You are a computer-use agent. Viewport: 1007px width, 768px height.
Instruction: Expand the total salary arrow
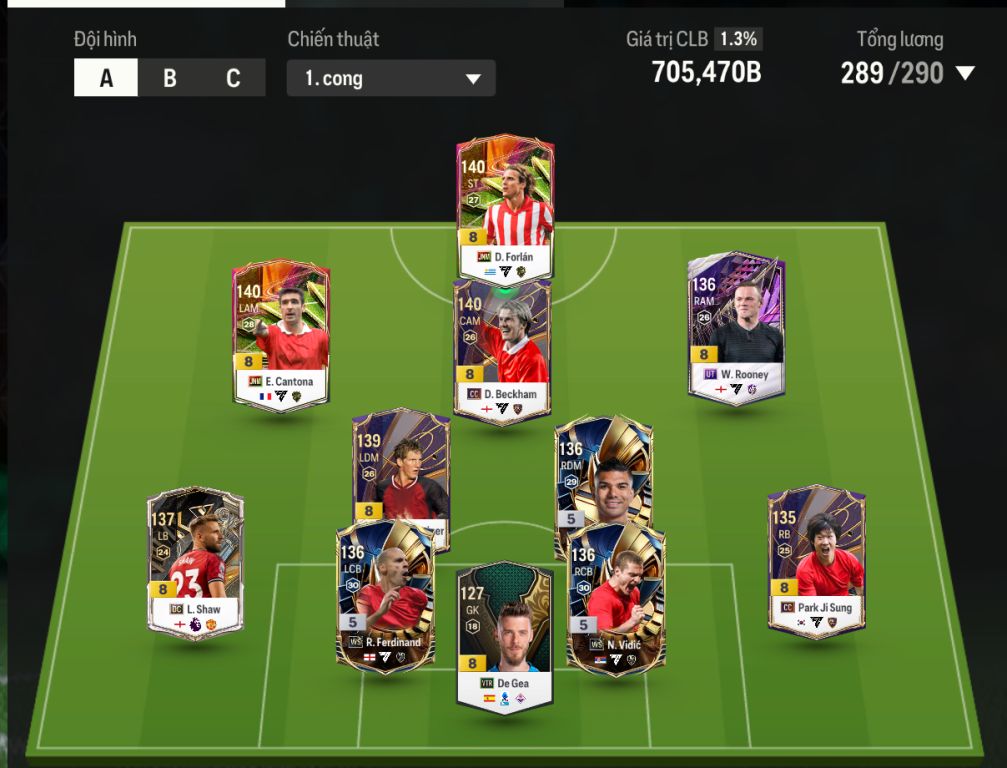[965, 73]
